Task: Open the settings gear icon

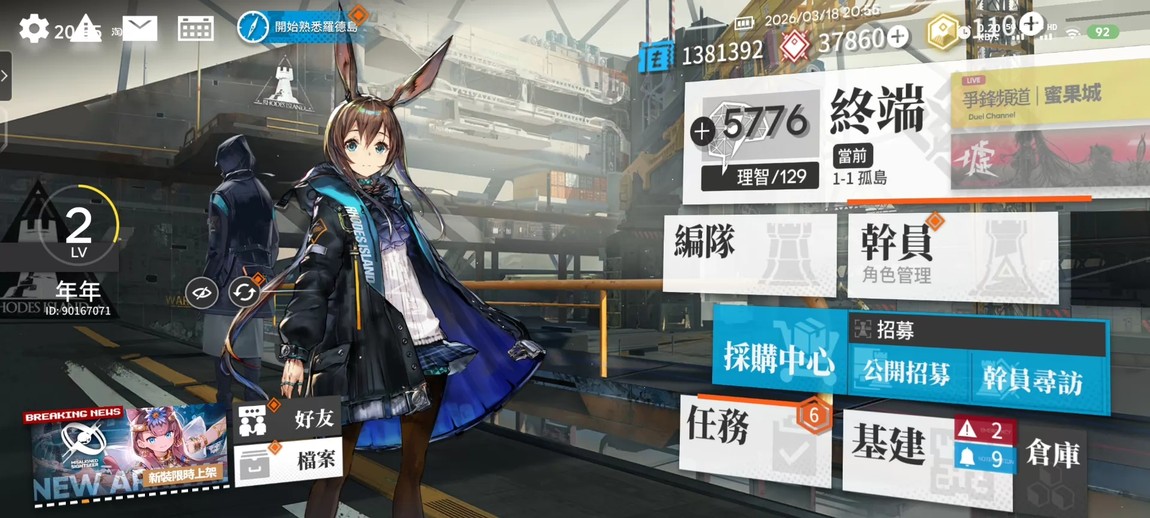Action: [x=34, y=28]
